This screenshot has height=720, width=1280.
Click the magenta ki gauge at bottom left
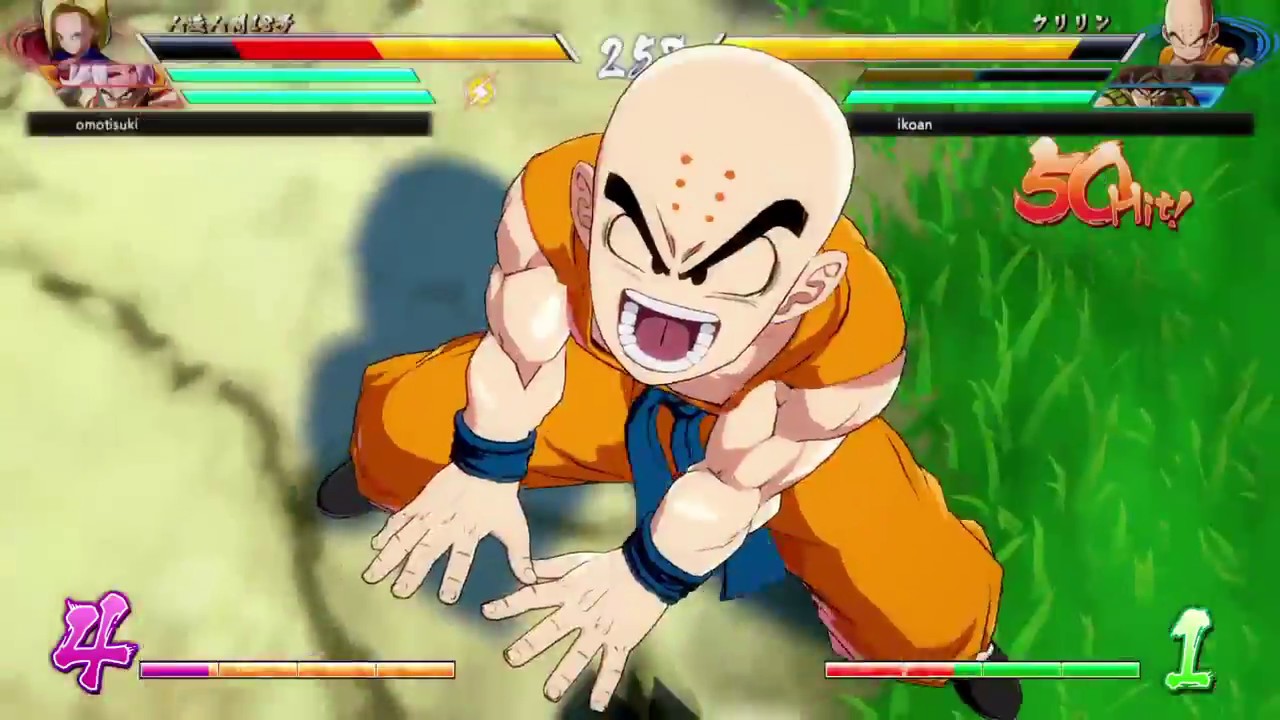[175, 670]
